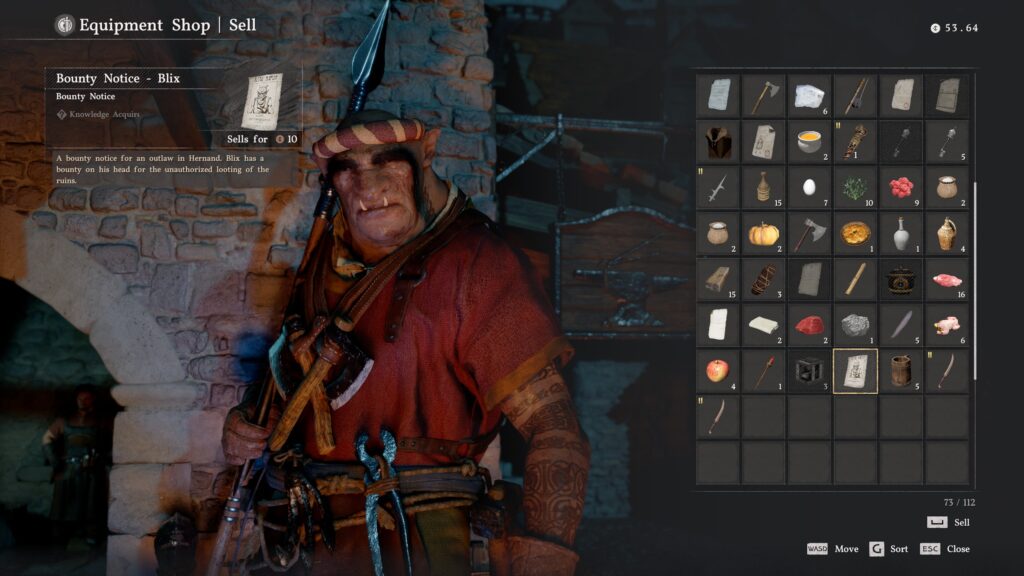Image resolution: width=1024 pixels, height=576 pixels.
Task: Choose the bowl of yellow soup
Action: (809, 141)
